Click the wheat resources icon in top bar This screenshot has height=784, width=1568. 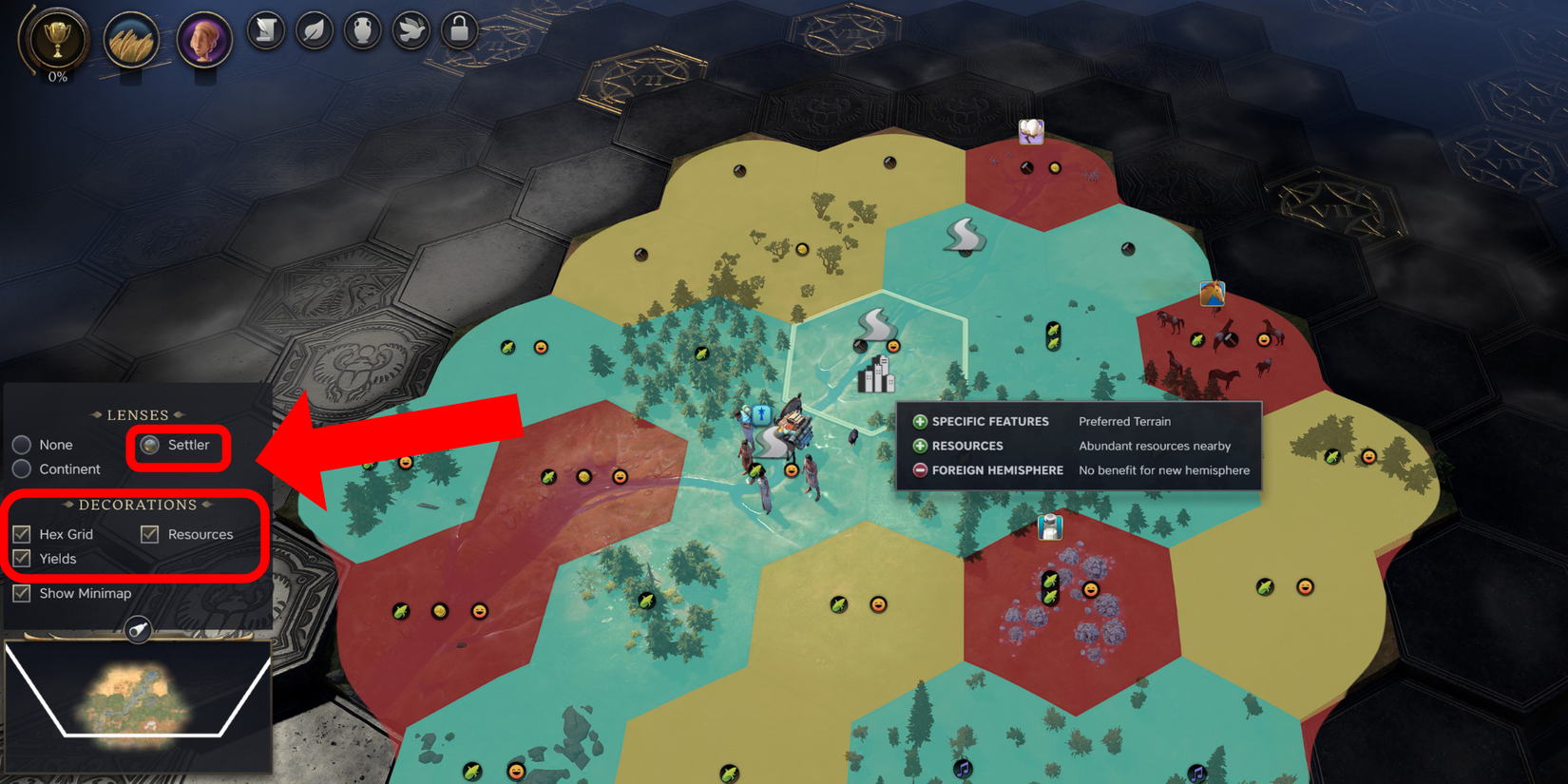(132, 39)
